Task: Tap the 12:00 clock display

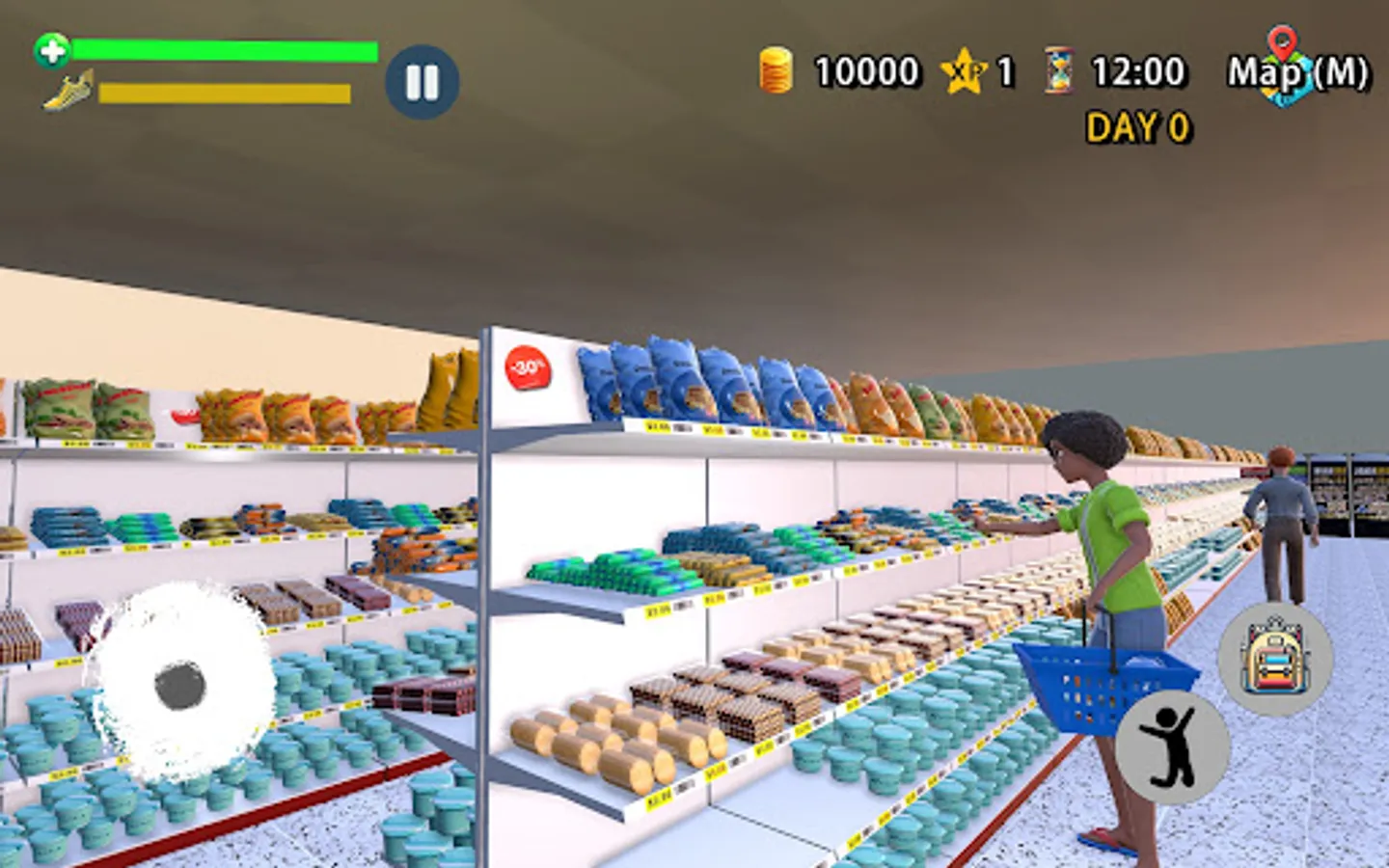Action: [1138, 70]
